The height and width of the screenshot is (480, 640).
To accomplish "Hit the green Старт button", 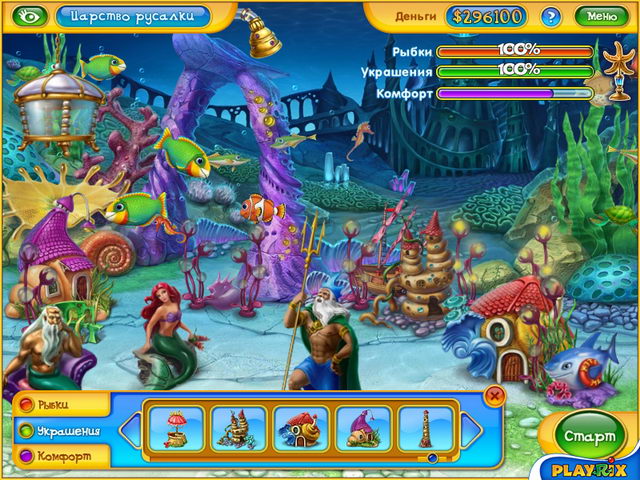I will [587, 436].
